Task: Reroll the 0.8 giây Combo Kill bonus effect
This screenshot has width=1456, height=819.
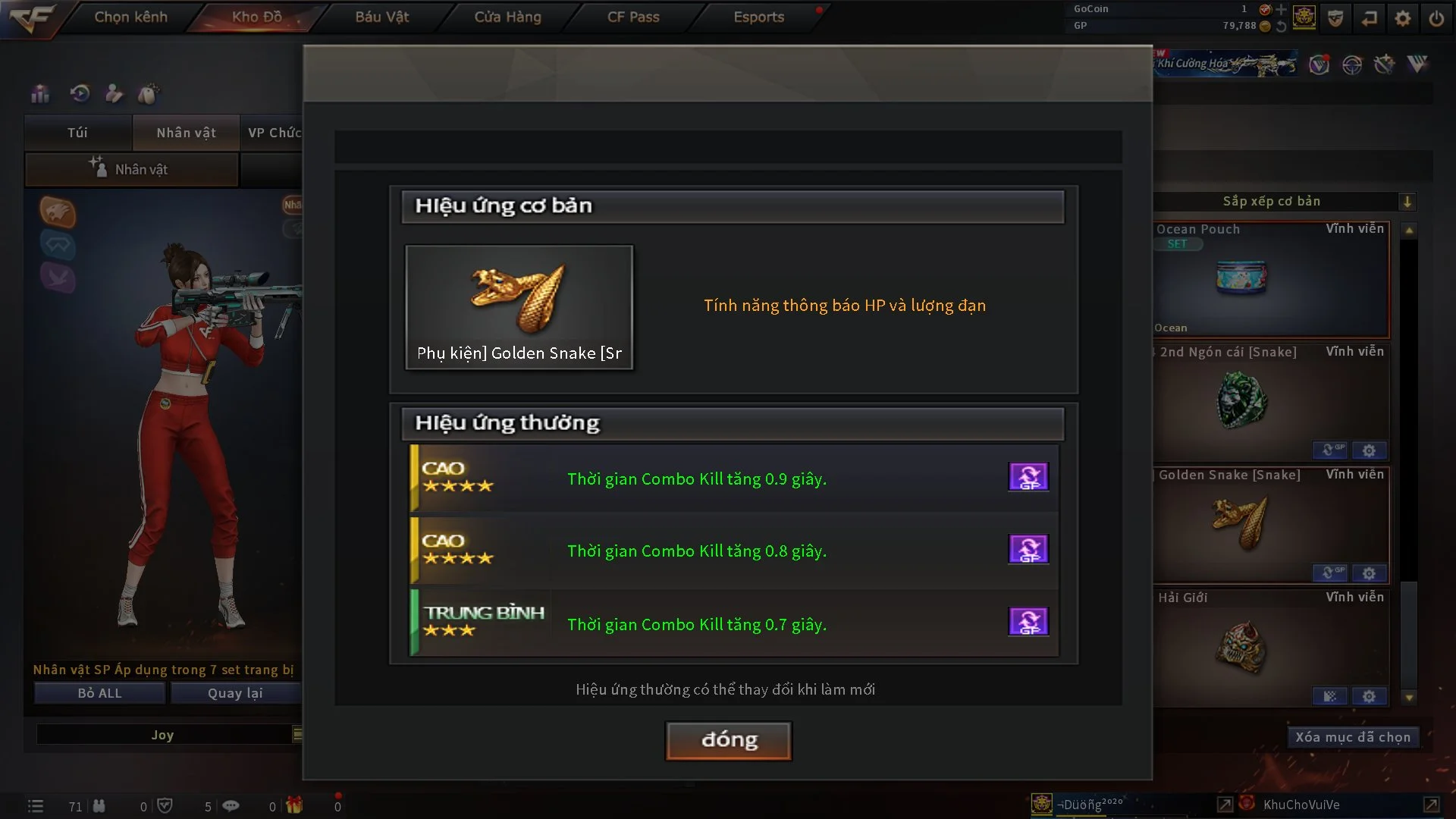Action: [1028, 550]
